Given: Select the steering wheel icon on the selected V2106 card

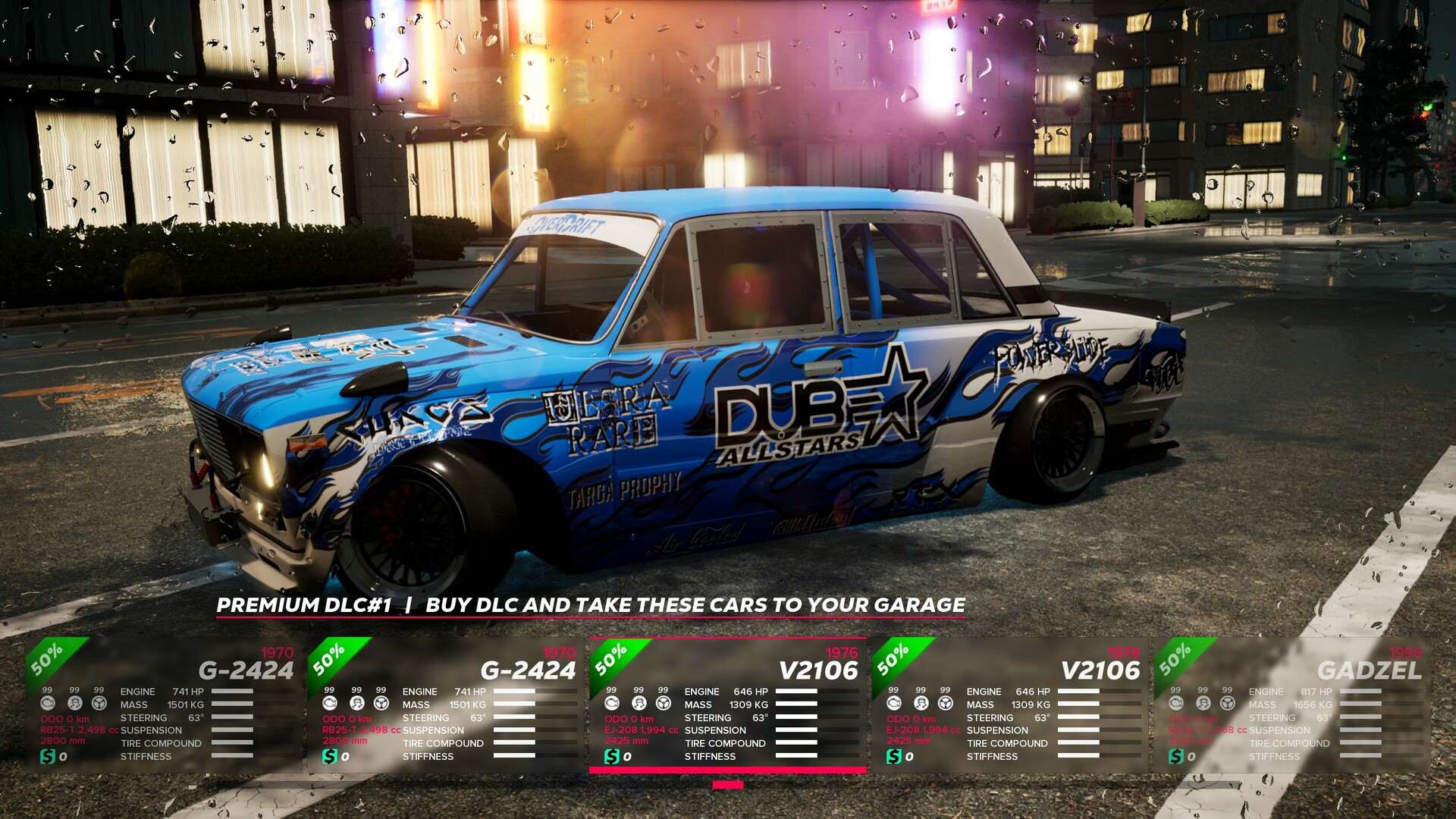Looking at the screenshot, I should coord(665,702).
